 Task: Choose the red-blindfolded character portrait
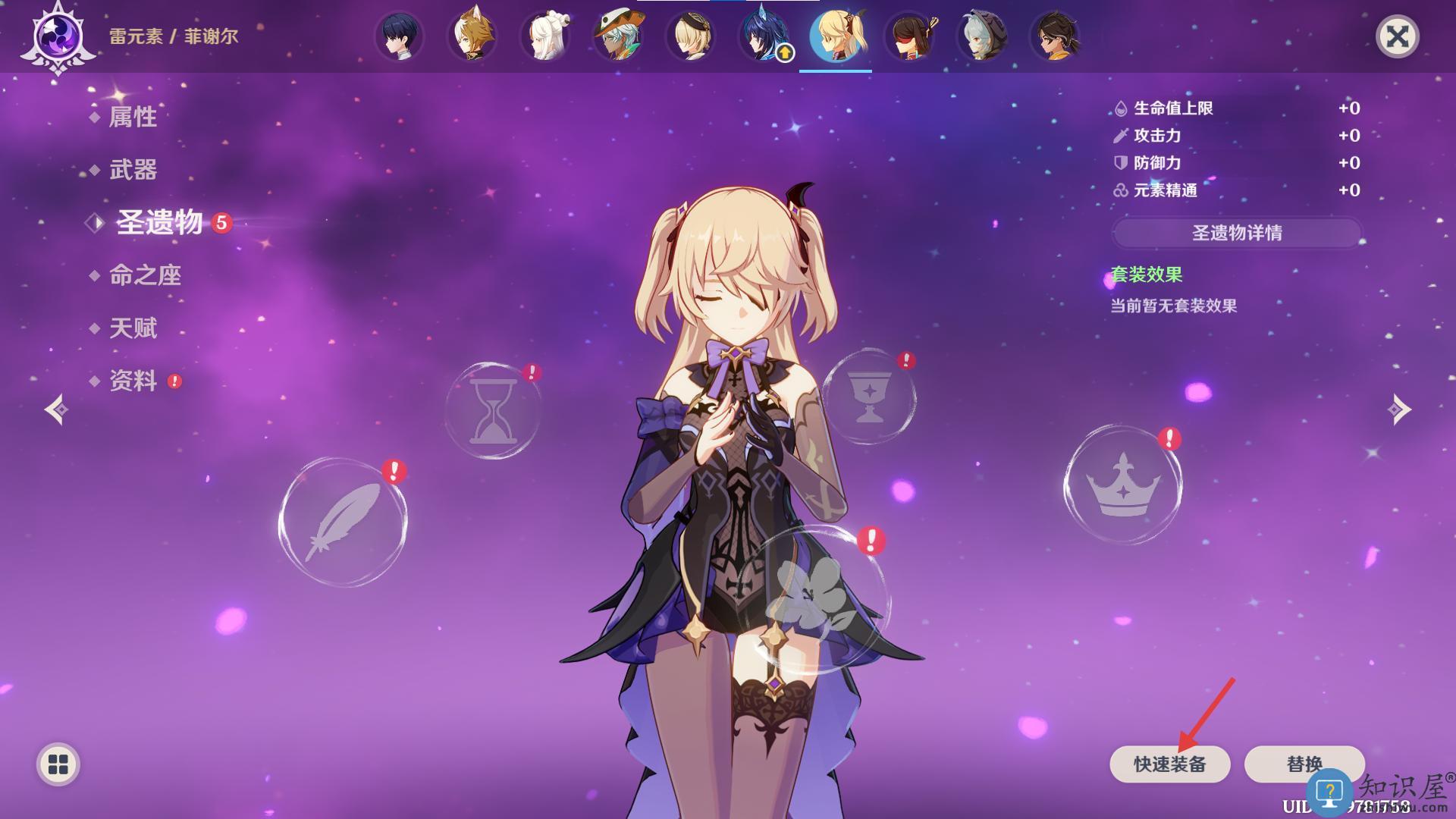point(909,36)
